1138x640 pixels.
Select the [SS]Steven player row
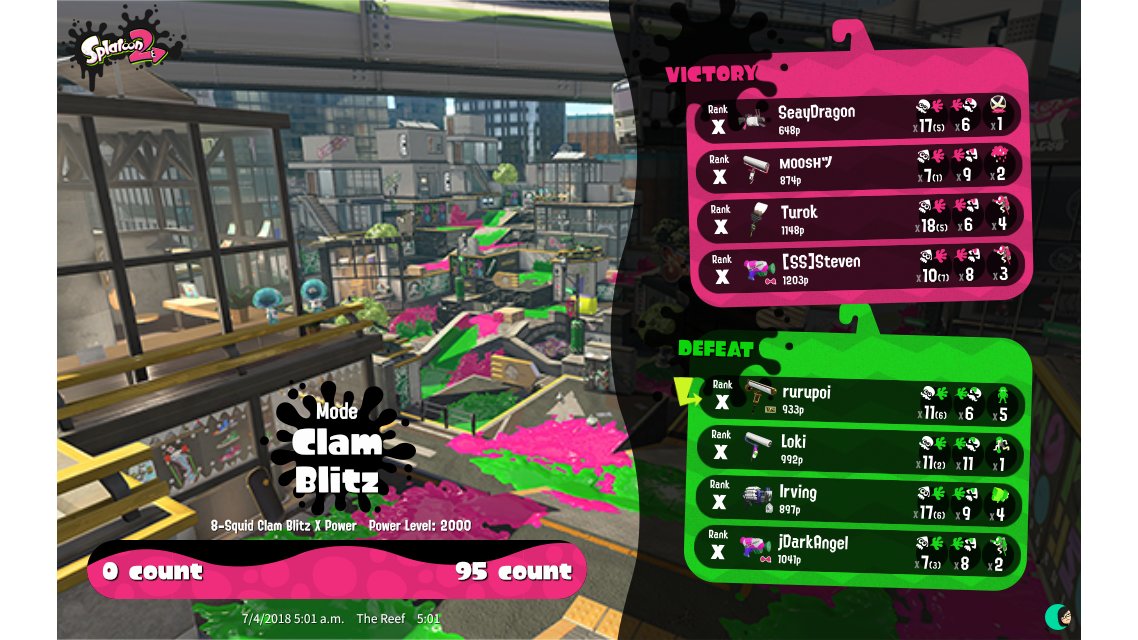click(858, 268)
